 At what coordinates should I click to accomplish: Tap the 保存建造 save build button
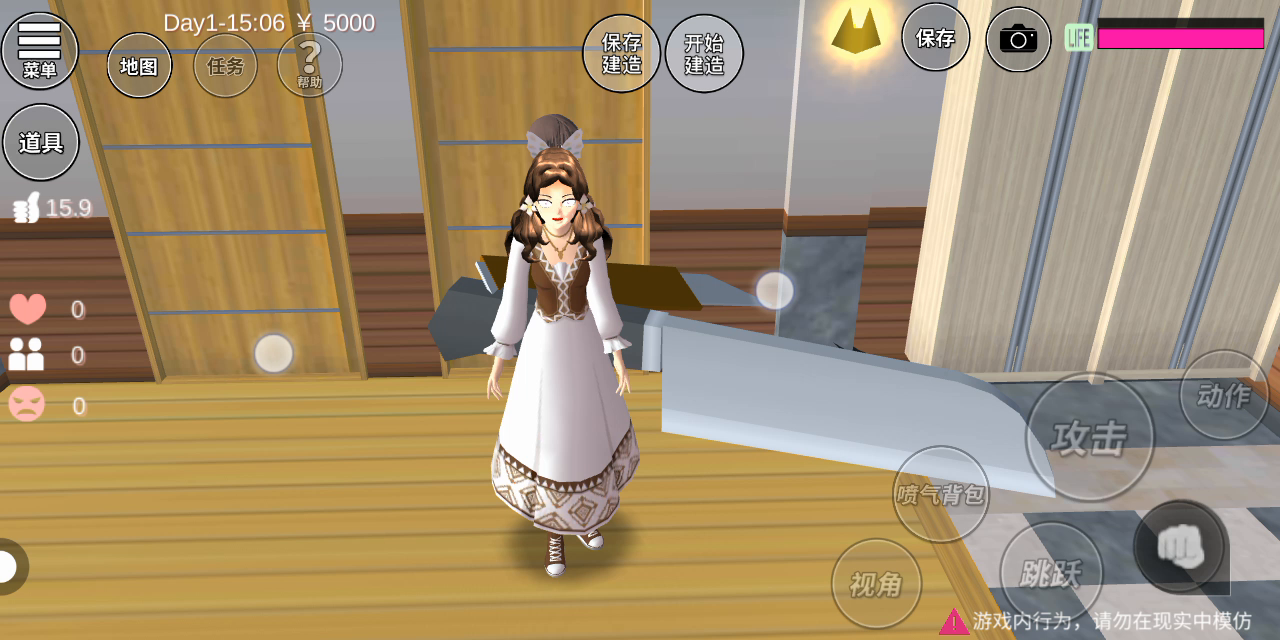point(621,53)
